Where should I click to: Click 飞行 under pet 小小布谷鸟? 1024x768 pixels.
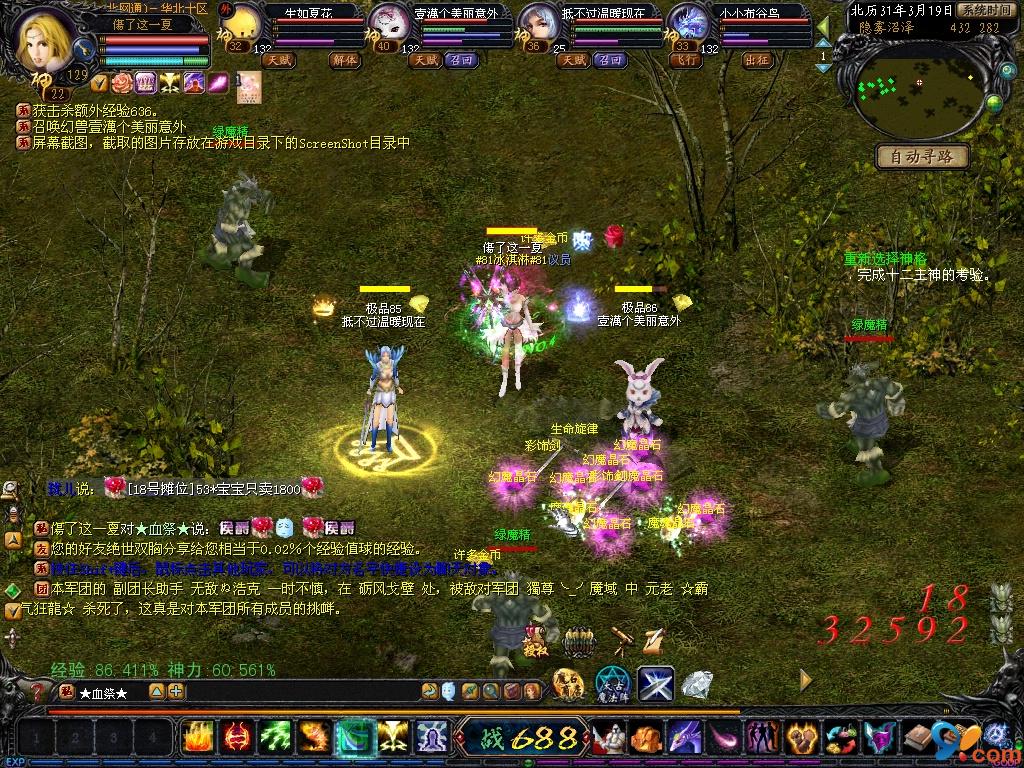point(686,59)
